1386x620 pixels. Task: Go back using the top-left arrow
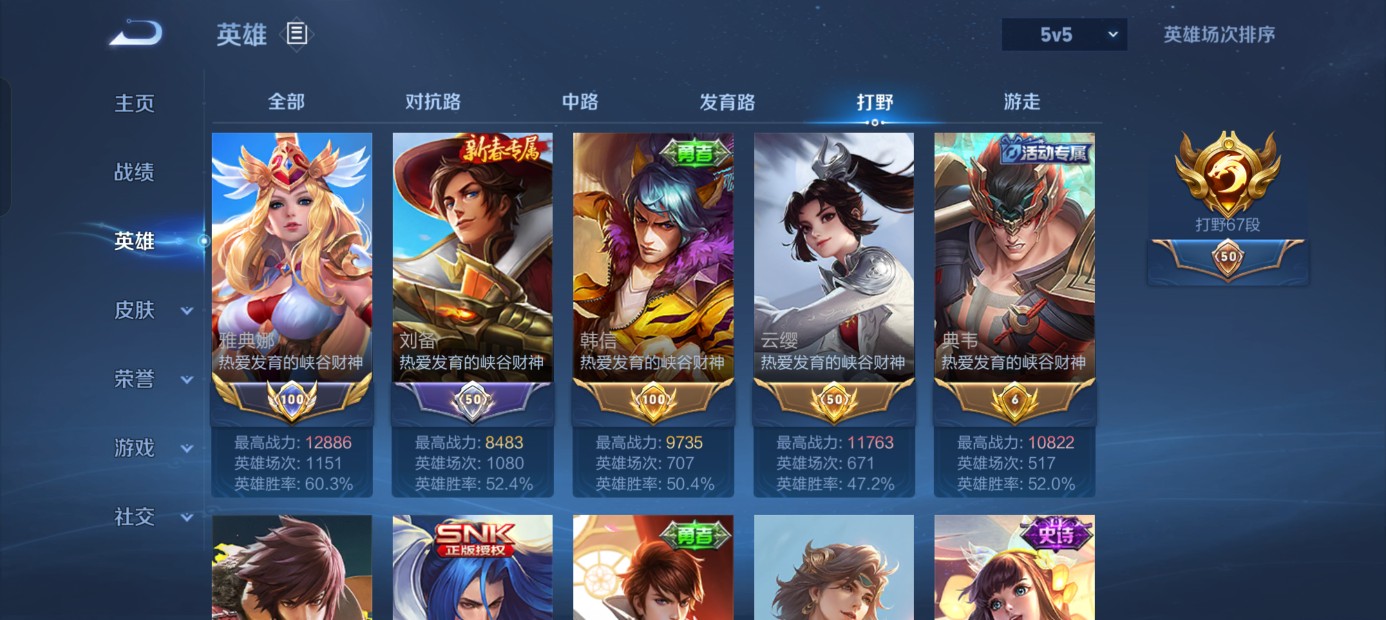(135, 34)
